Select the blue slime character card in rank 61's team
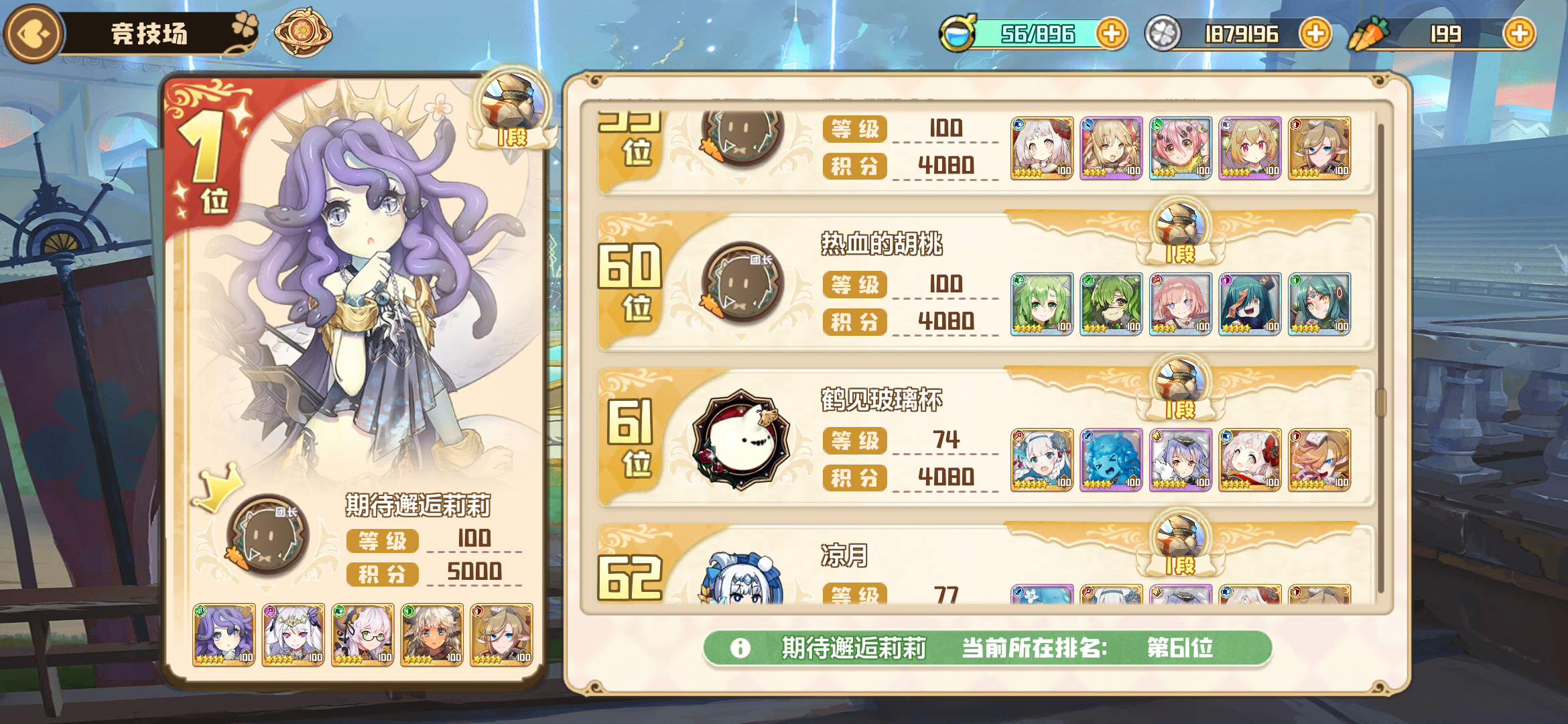The width and height of the screenshot is (1568, 724). [x=1110, y=461]
